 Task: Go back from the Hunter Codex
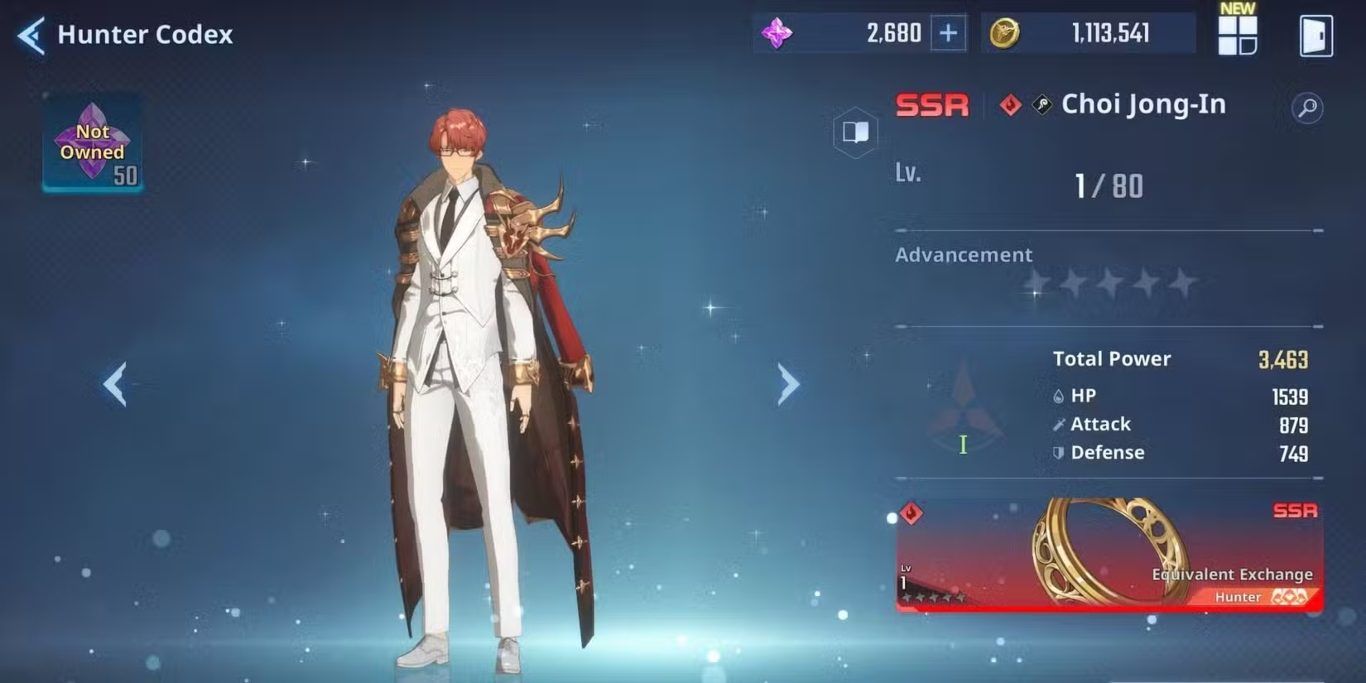point(31,35)
